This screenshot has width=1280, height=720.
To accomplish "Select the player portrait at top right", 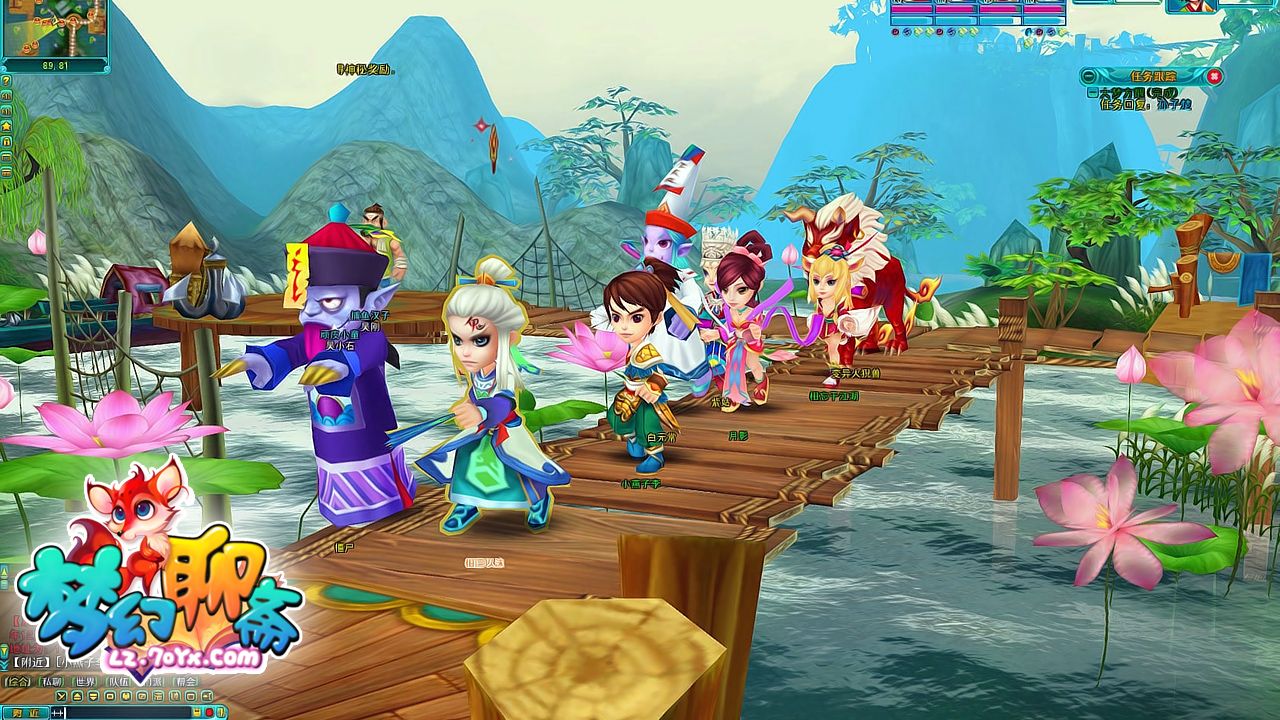I will (x=1191, y=5).
